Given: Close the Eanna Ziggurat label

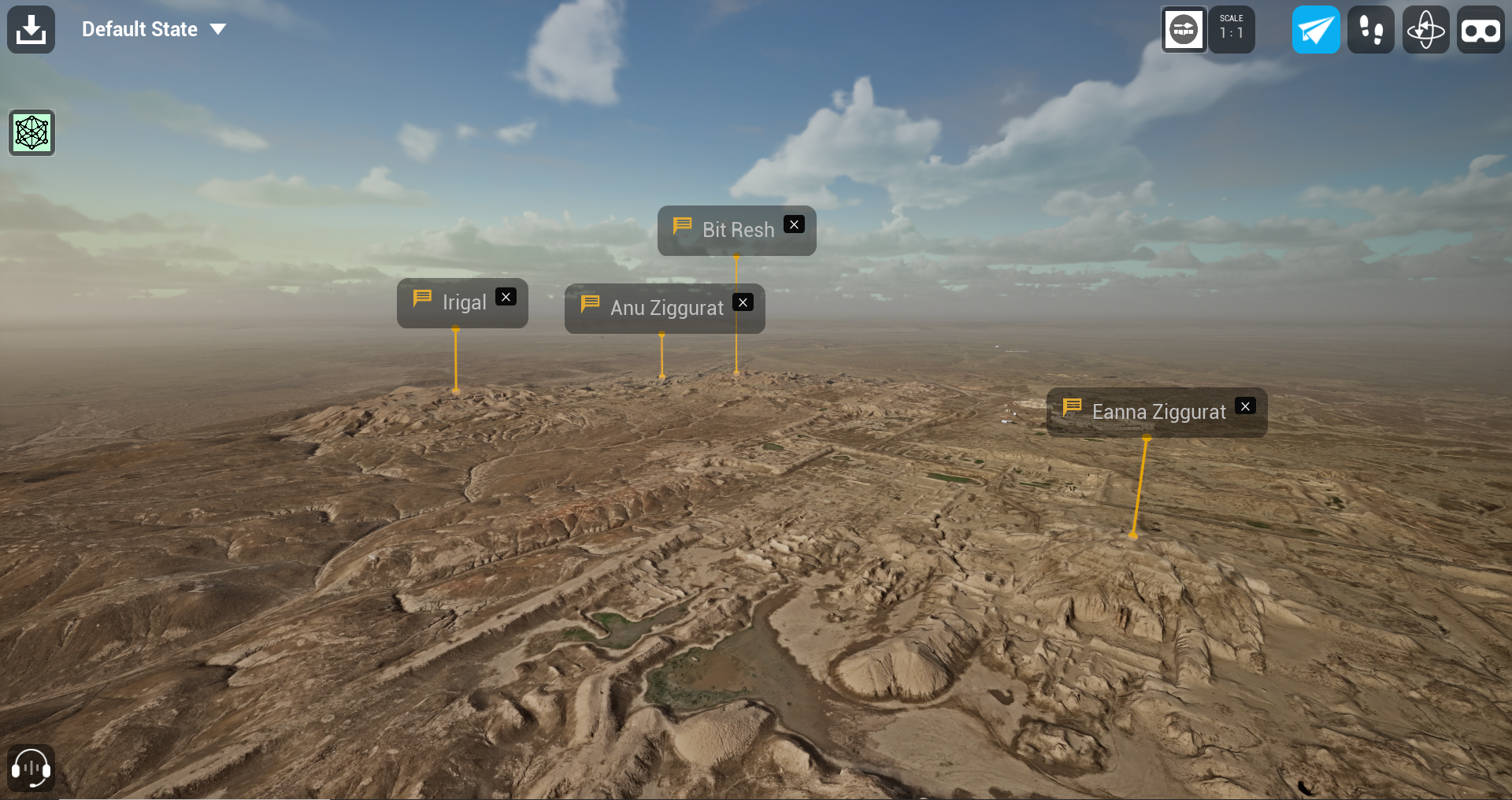Looking at the screenshot, I should pyautogui.click(x=1246, y=406).
